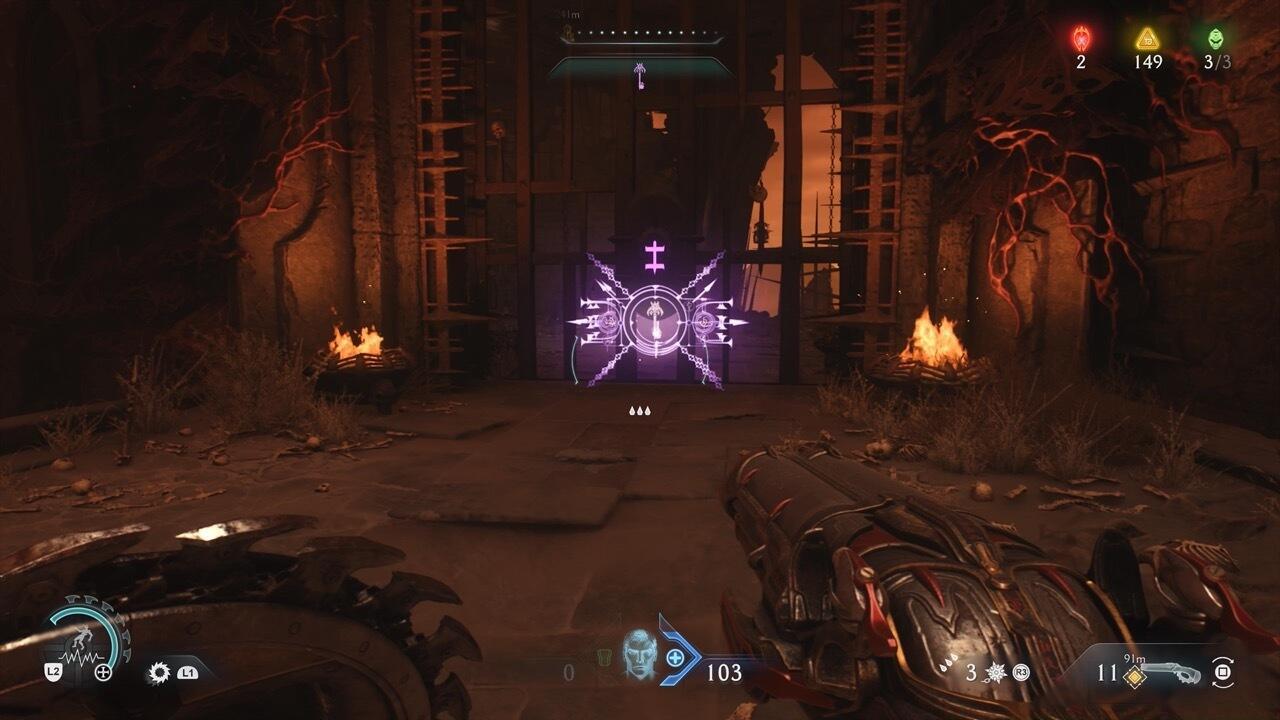Click the melee flail charges icon
Viewport: 1280px width, 720px height.
coord(996,673)
